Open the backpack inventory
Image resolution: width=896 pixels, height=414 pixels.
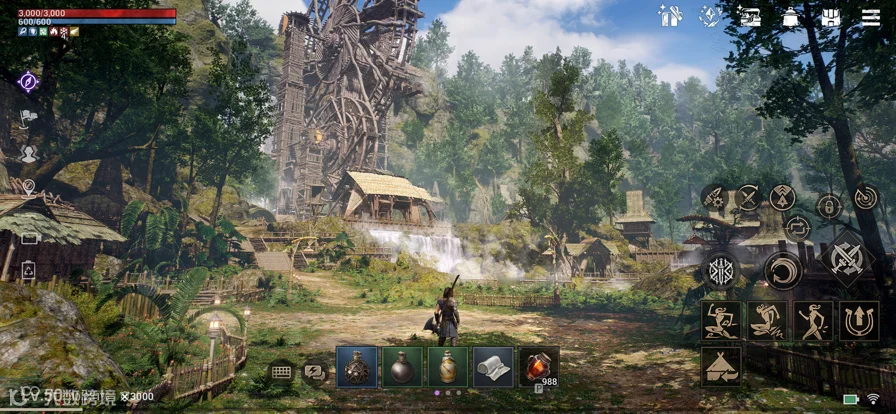pyautogui.click(x=831, y=16)
